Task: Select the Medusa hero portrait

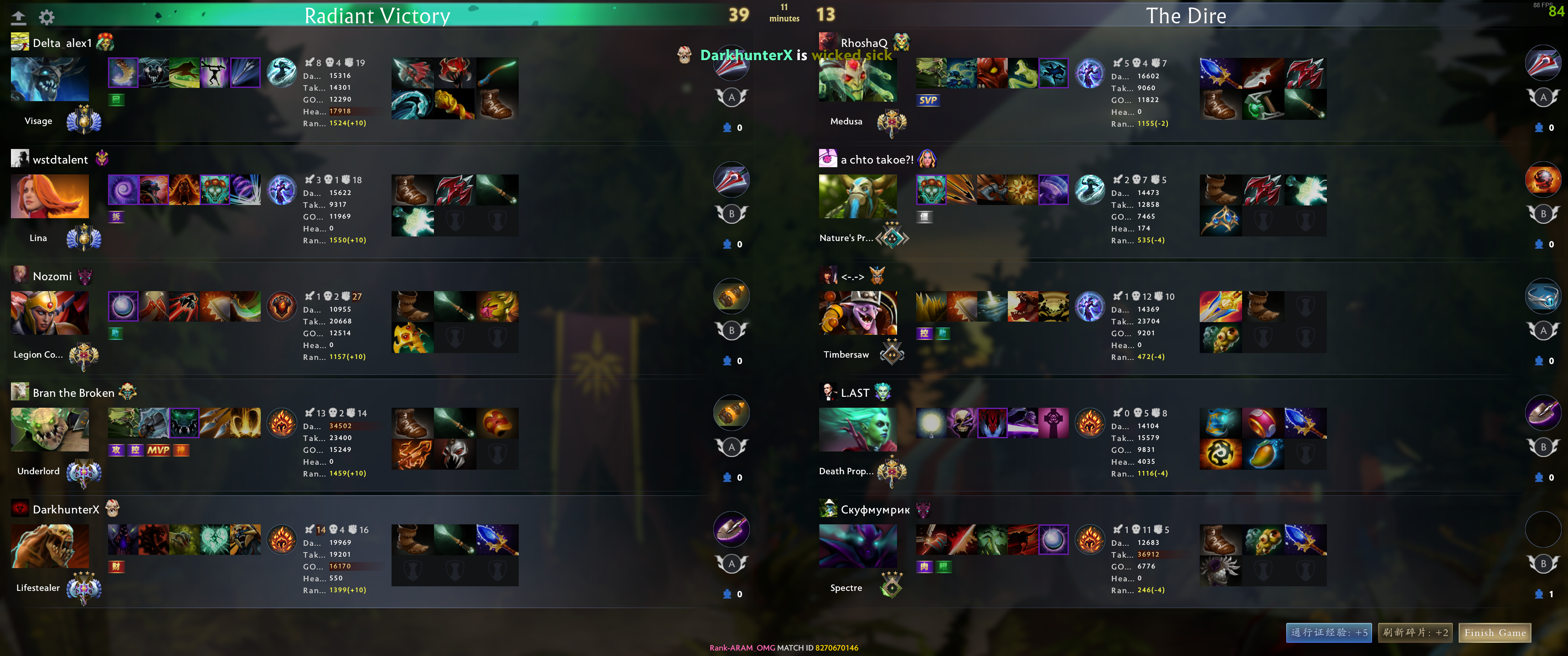Action: [x=857, y=80]
